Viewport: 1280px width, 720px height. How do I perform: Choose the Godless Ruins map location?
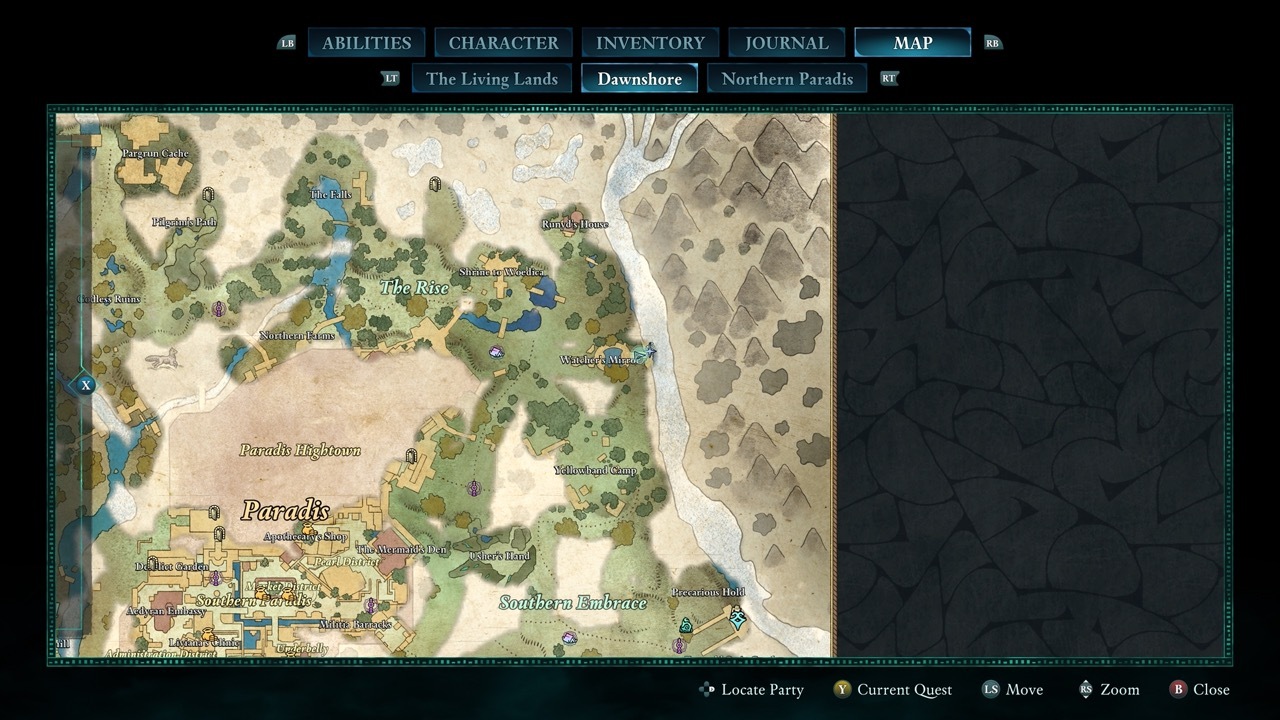[x=109, y=299]
